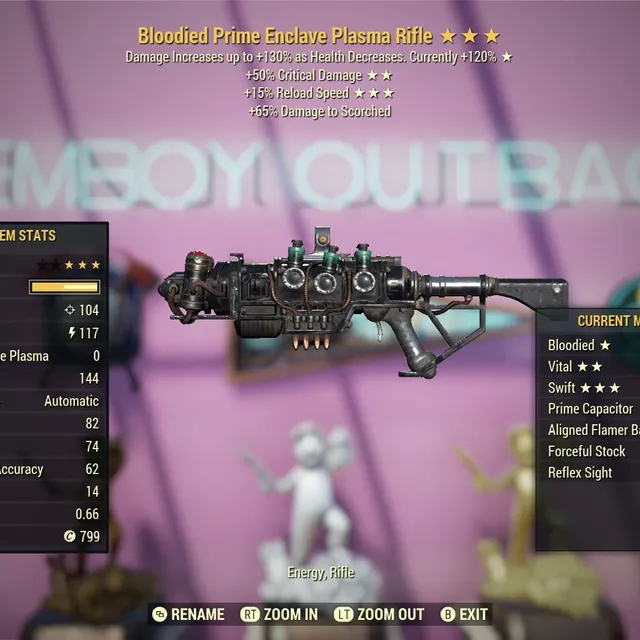
Task: Select the Forceful Stock mod entry
Action: (x=587, y=451)
